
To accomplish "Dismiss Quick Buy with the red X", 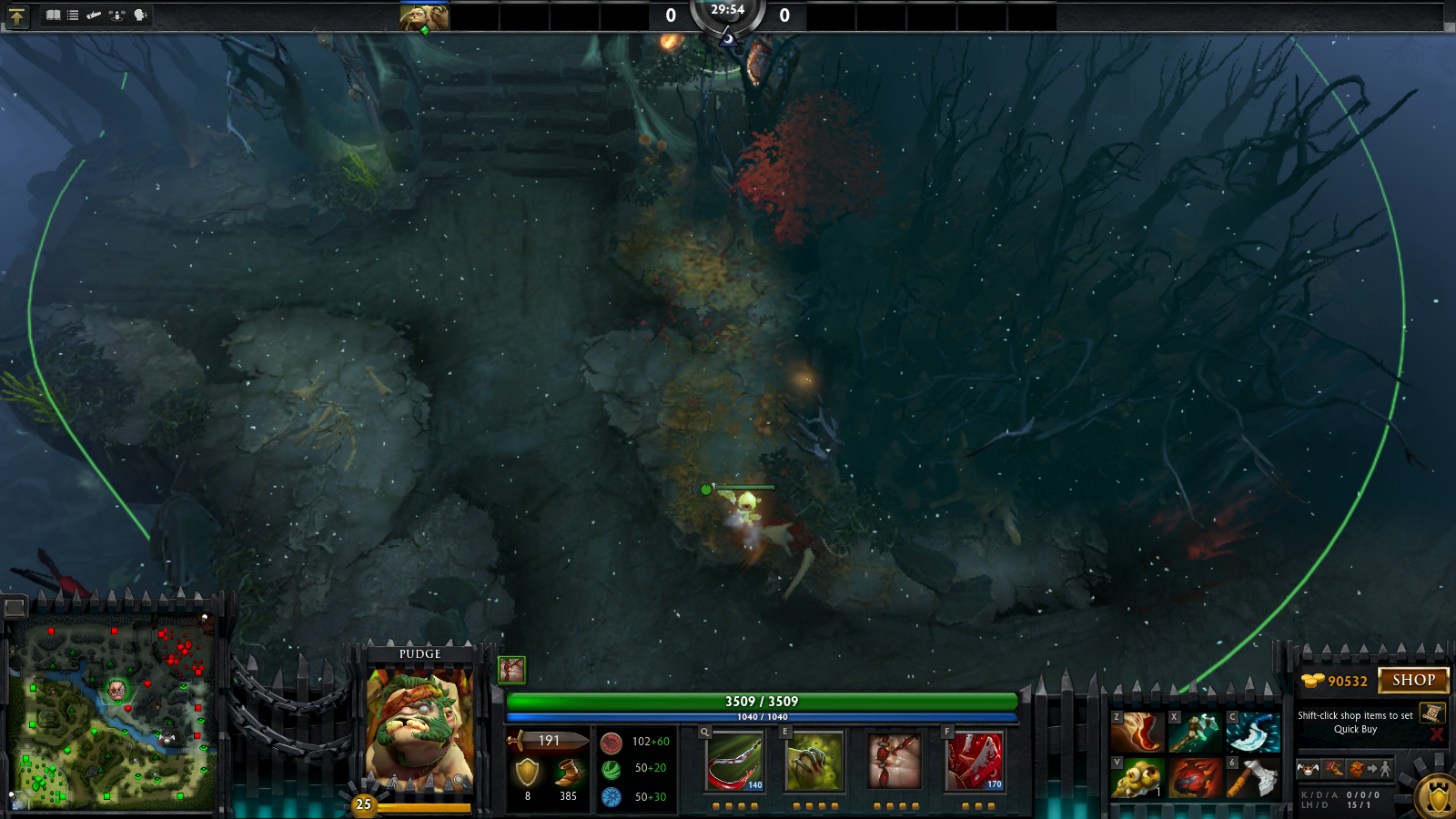I will [1437, 734].
